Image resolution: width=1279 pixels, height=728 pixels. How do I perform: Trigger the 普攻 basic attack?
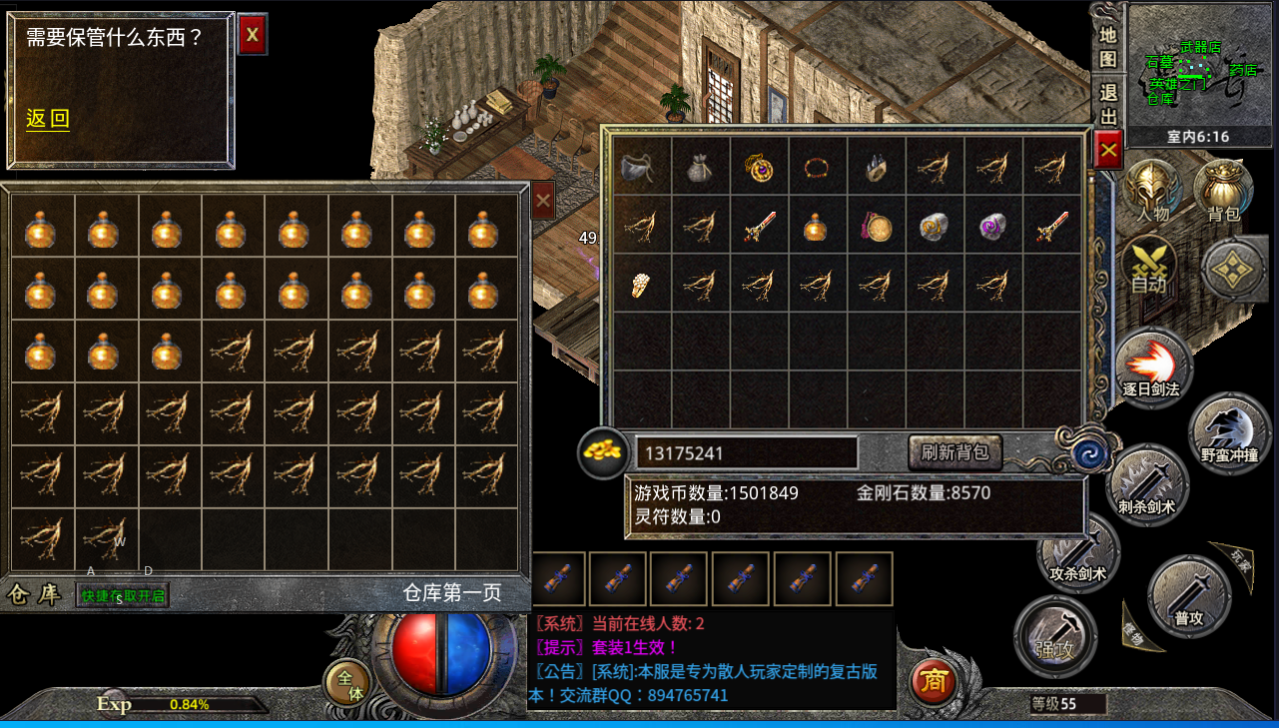pyautogui.click(x=1188, y=596)
